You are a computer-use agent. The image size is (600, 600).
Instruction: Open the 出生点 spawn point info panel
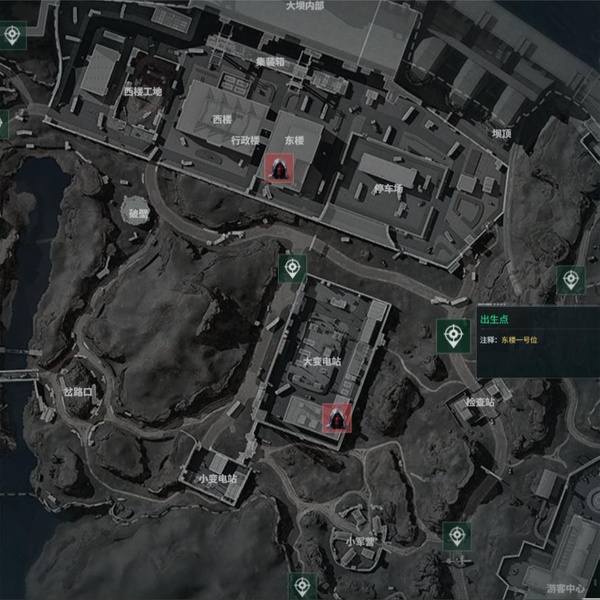[537, 330]
